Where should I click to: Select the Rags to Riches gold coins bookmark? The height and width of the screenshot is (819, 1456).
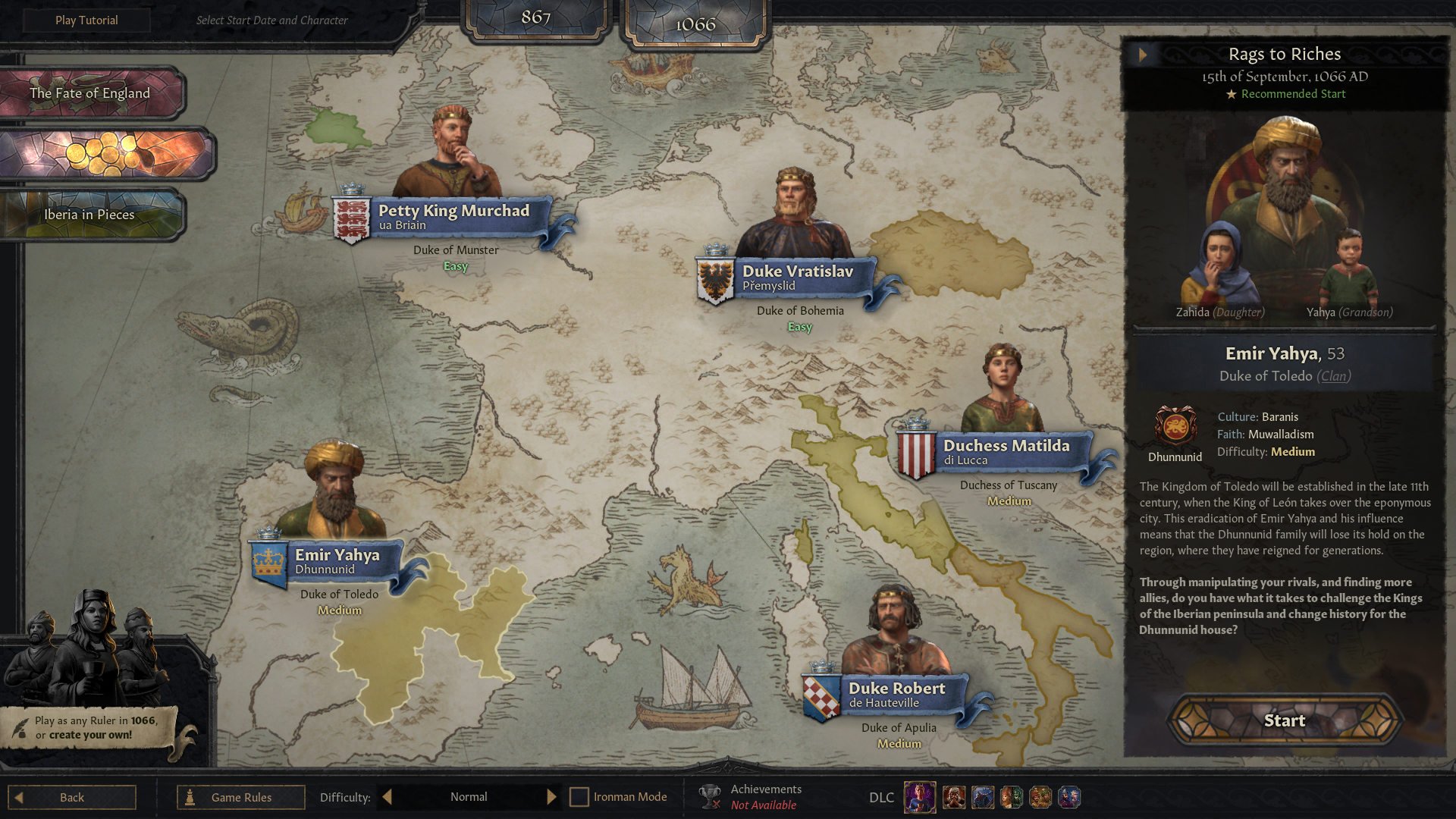coord(105,154)
